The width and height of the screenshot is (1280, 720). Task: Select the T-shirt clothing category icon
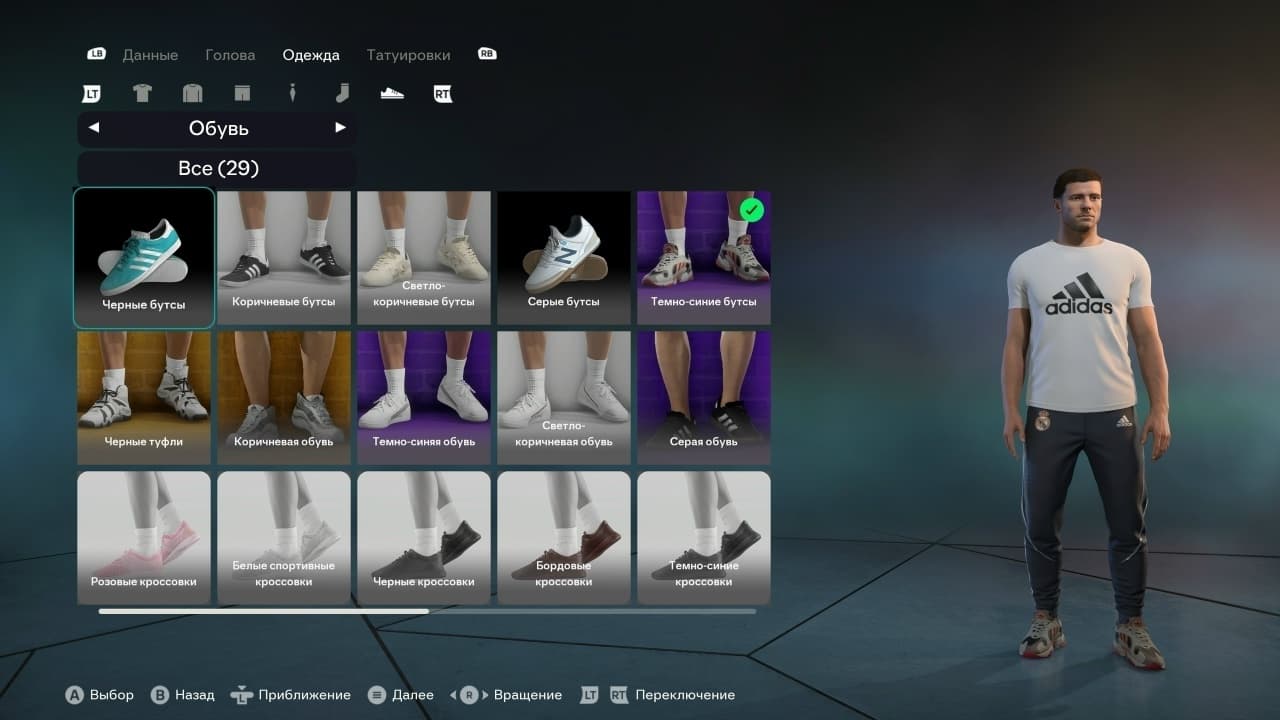(142, 93)
